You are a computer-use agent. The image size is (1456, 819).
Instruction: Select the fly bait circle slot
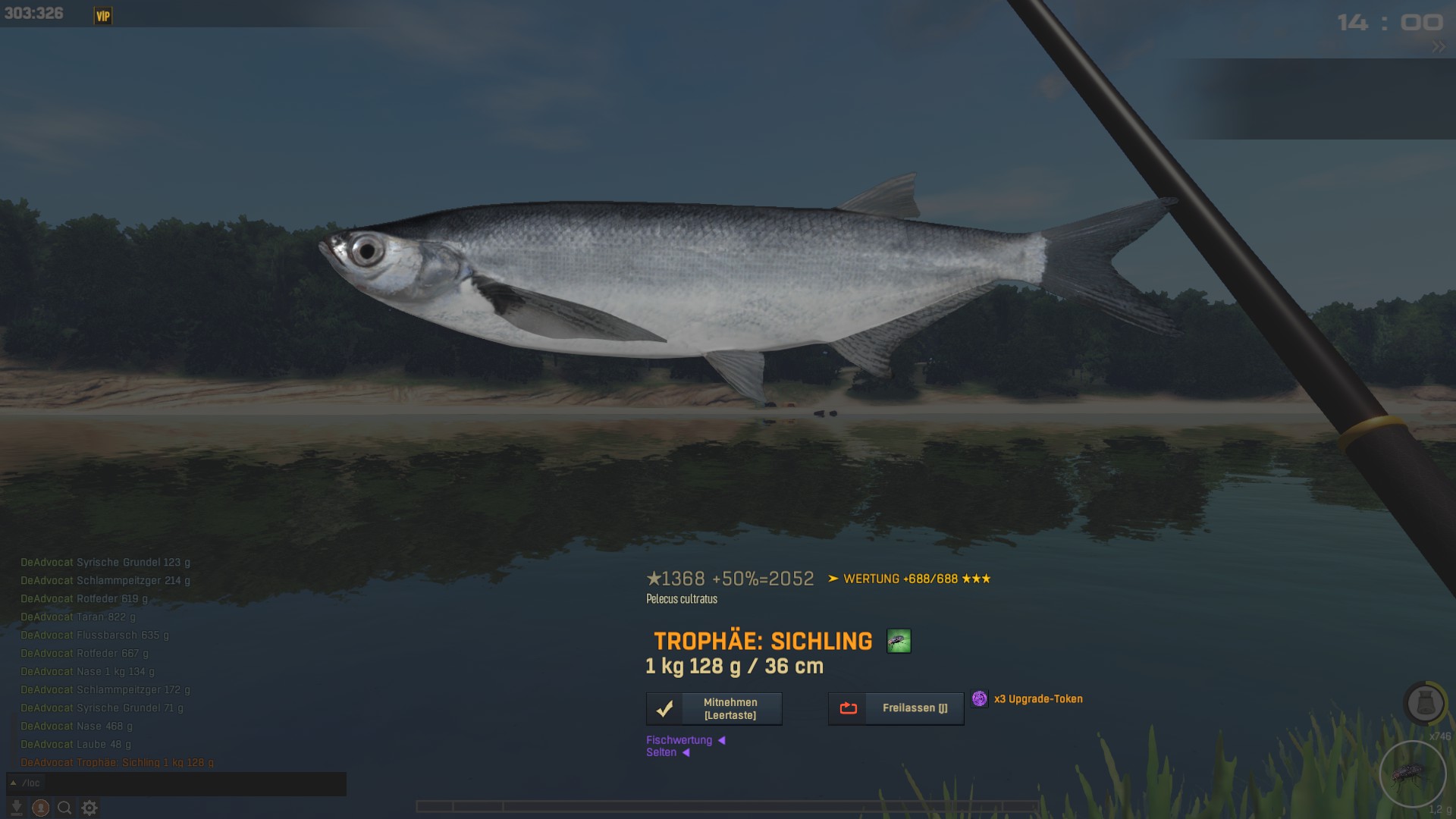(x=1413, y=774)
